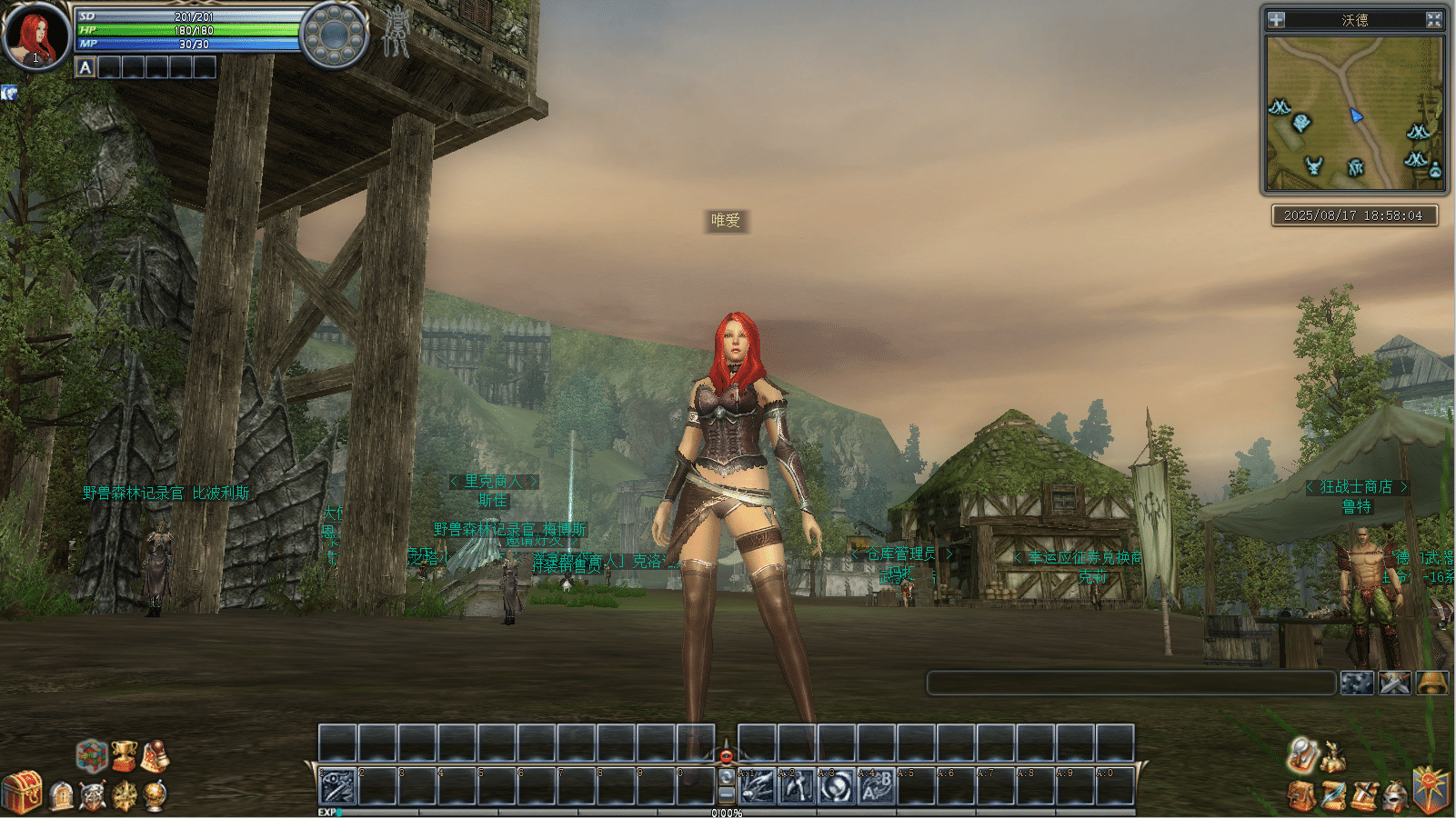
Task: Click the crossed swords button beside chat
Action: (1394, 683)
